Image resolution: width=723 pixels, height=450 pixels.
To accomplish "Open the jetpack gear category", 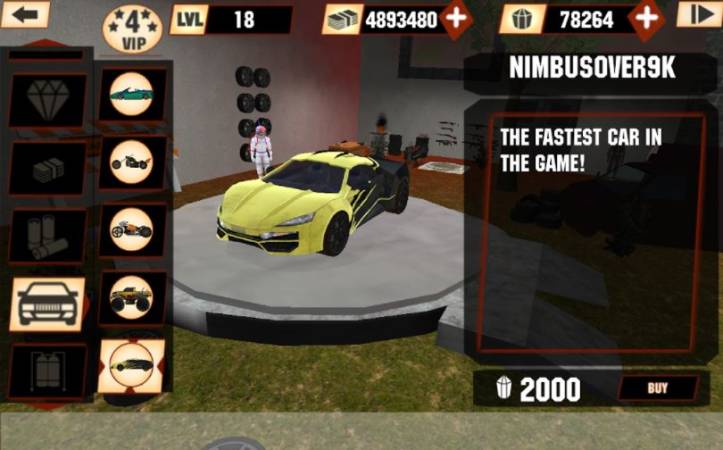I will click(x=47, y=370).
